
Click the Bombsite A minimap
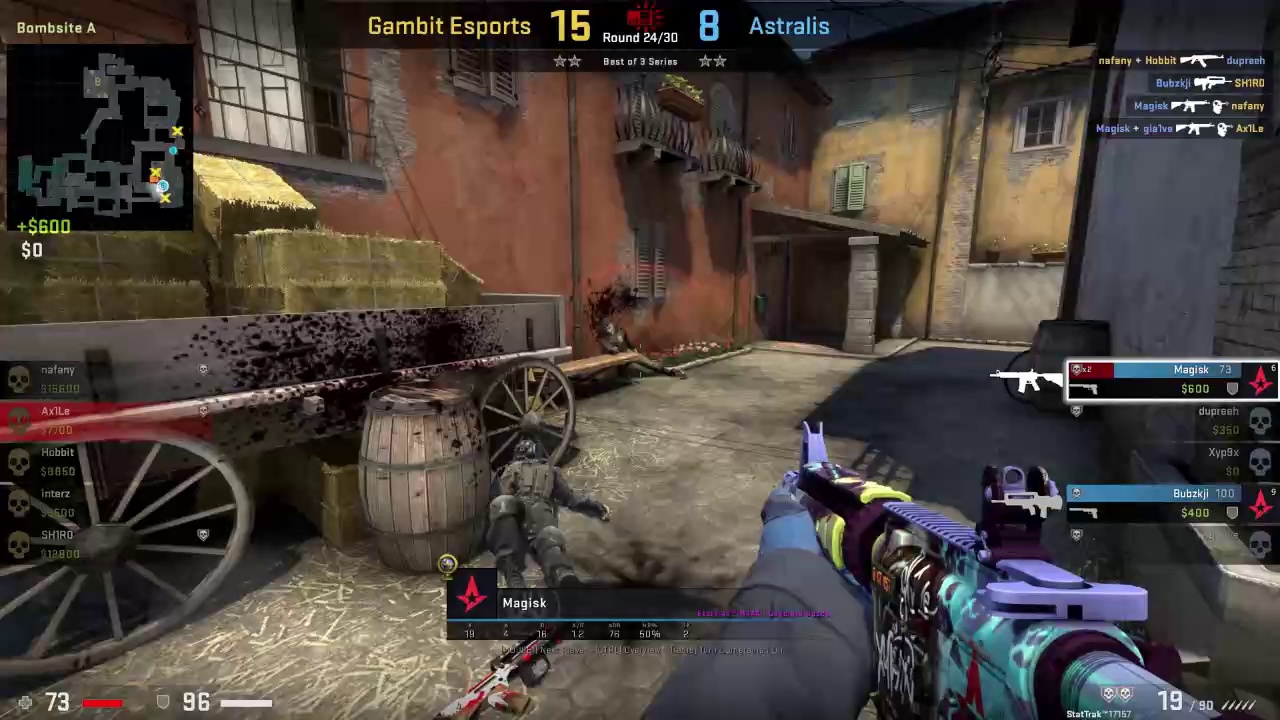pos(100,137)
